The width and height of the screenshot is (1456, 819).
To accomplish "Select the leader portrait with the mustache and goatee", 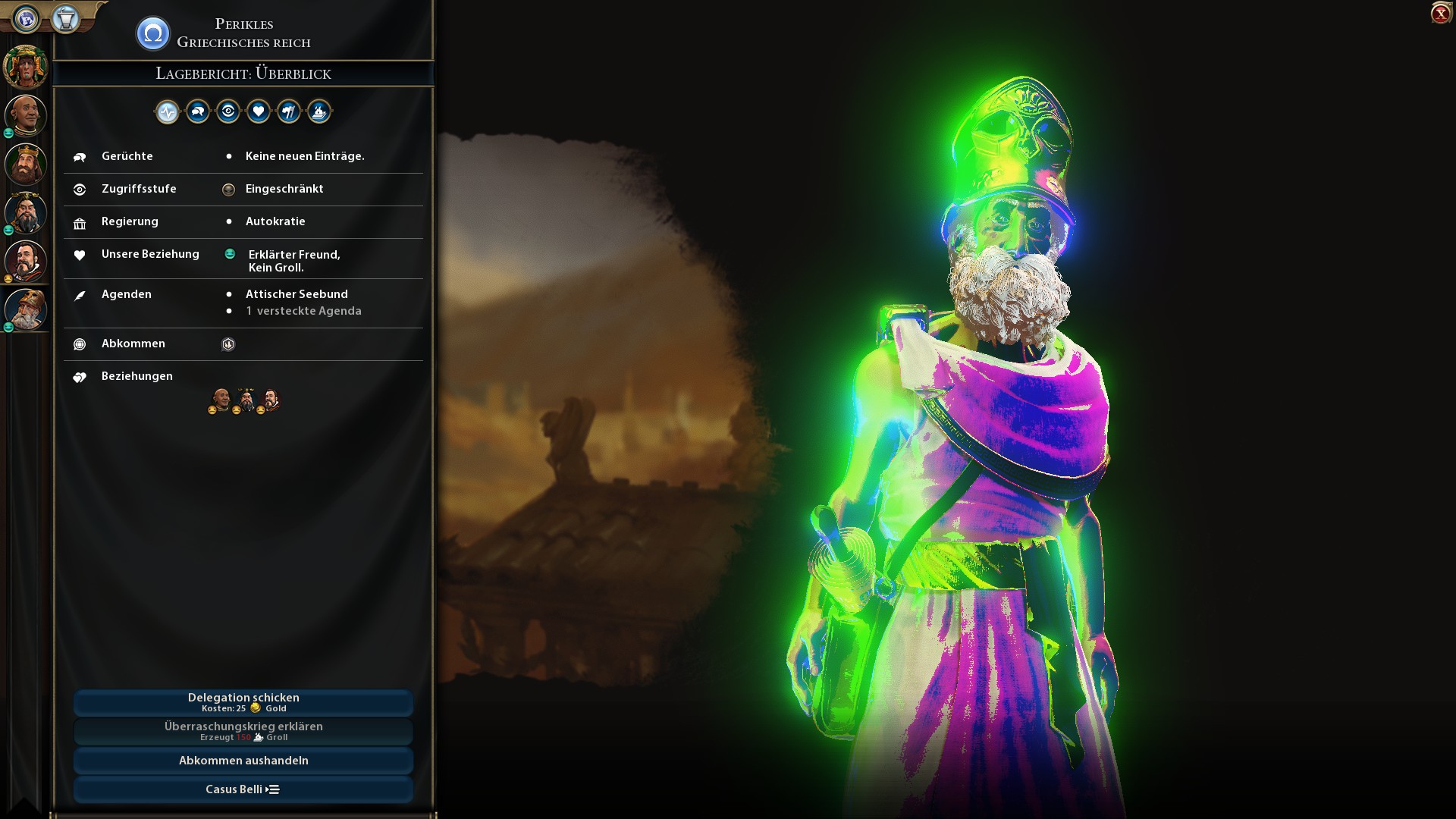I will tap(26, 261).
